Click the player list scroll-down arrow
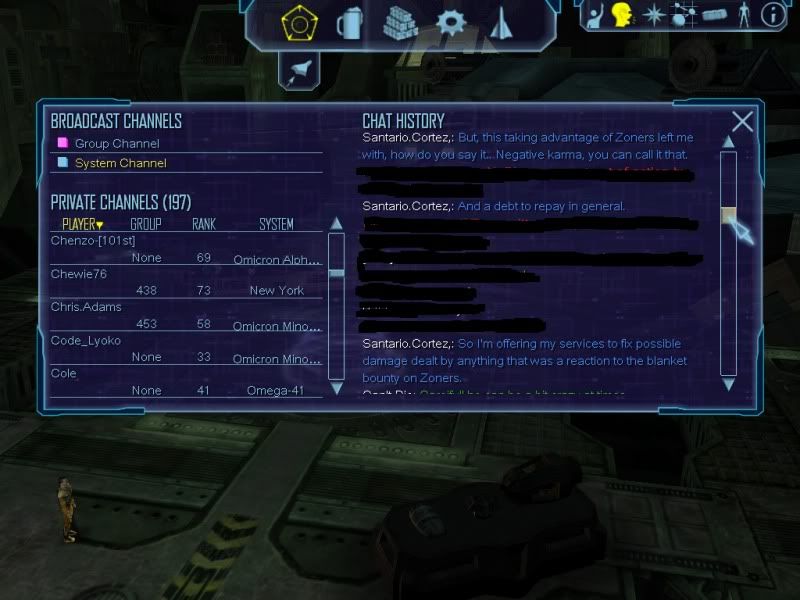This screenshot has height=600, width=800. coord(336,387)
